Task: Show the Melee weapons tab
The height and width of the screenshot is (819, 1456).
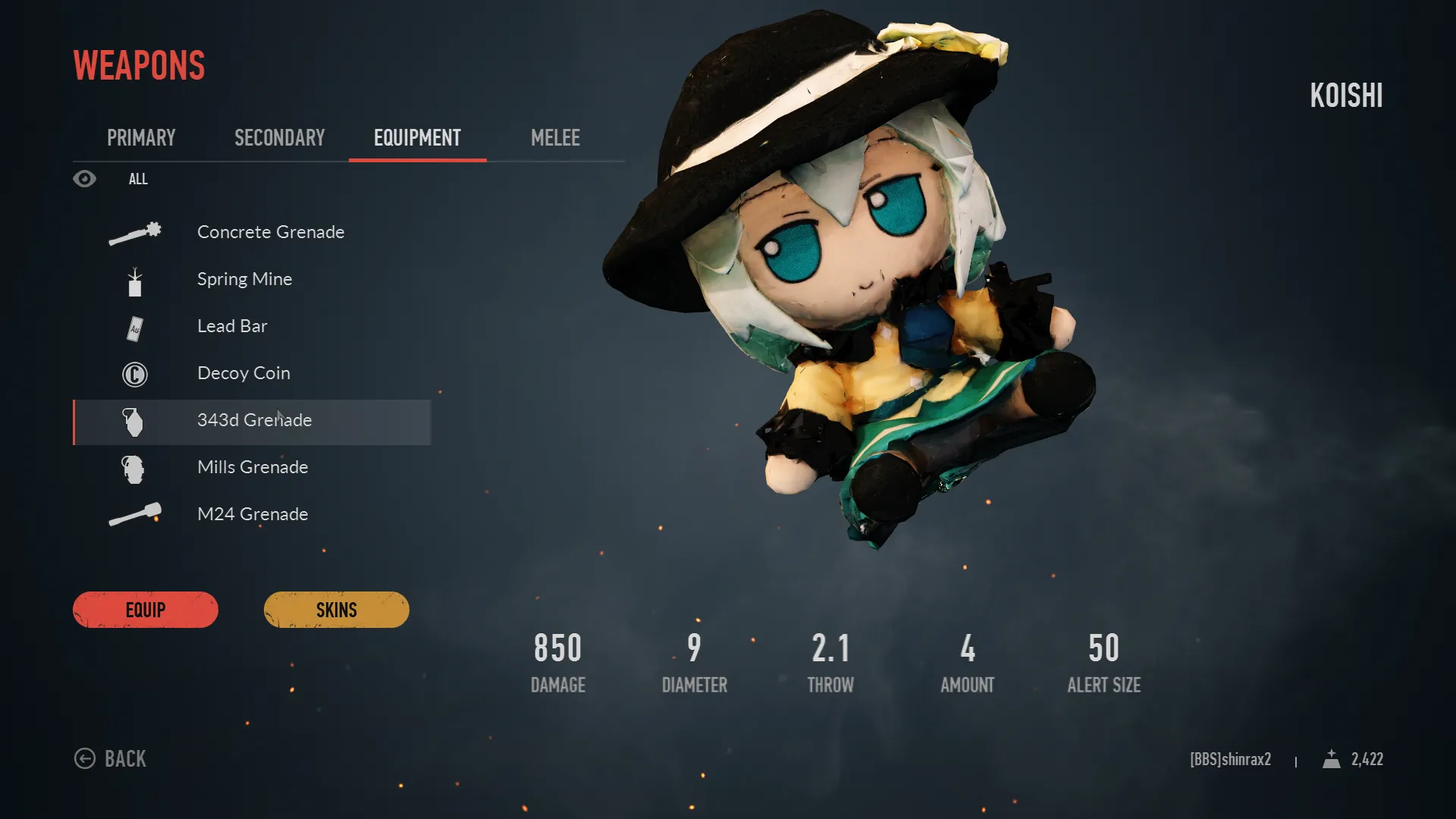Action: tap(555, 138)
